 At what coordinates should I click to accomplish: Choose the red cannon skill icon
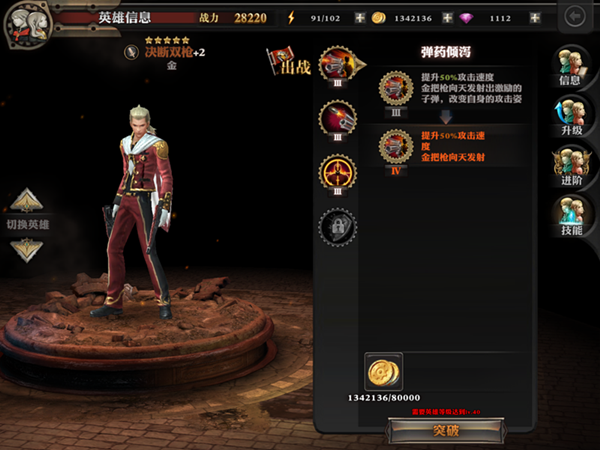(337, 120)
